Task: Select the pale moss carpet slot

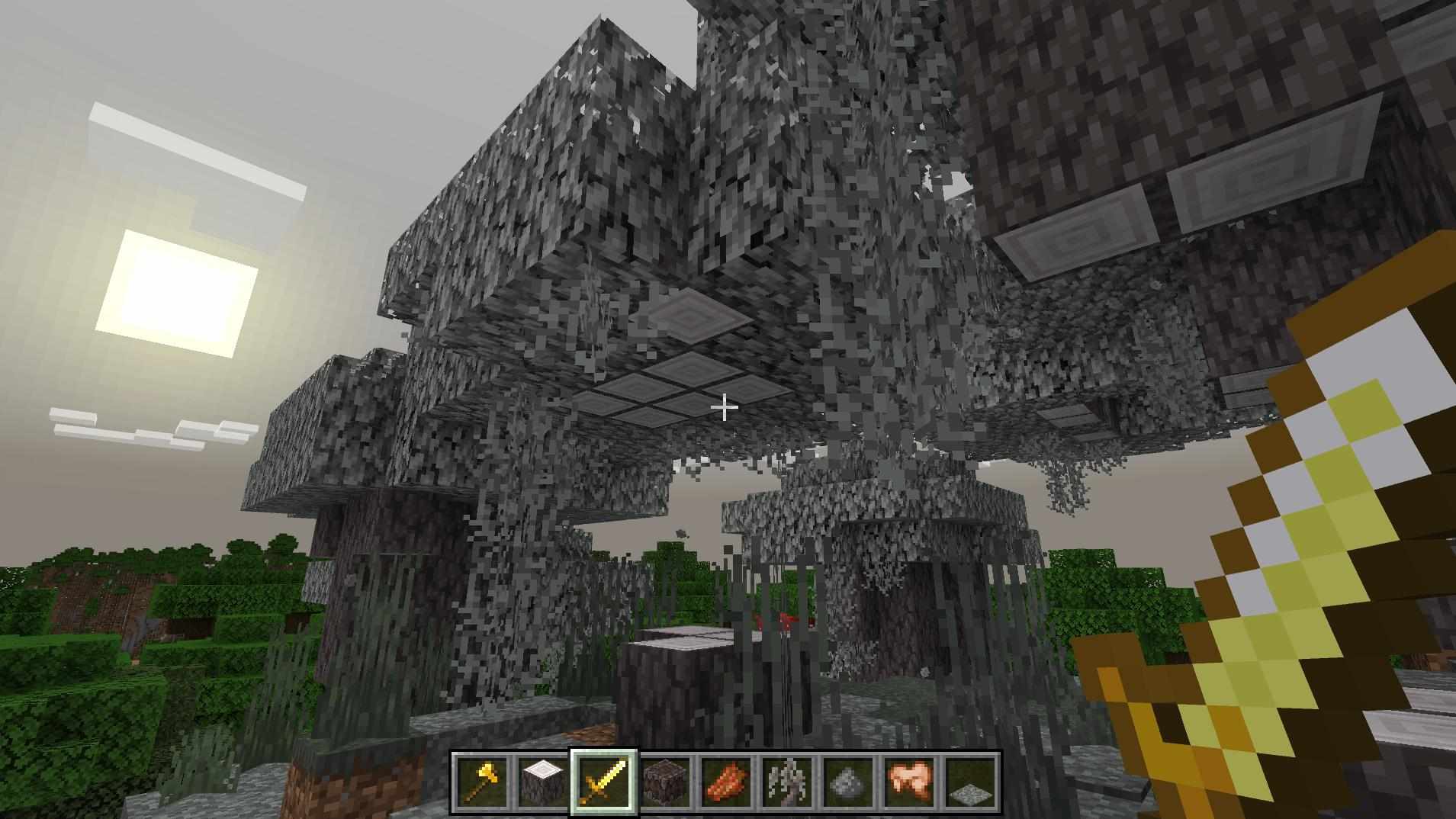Action: (x=969, y=782)
